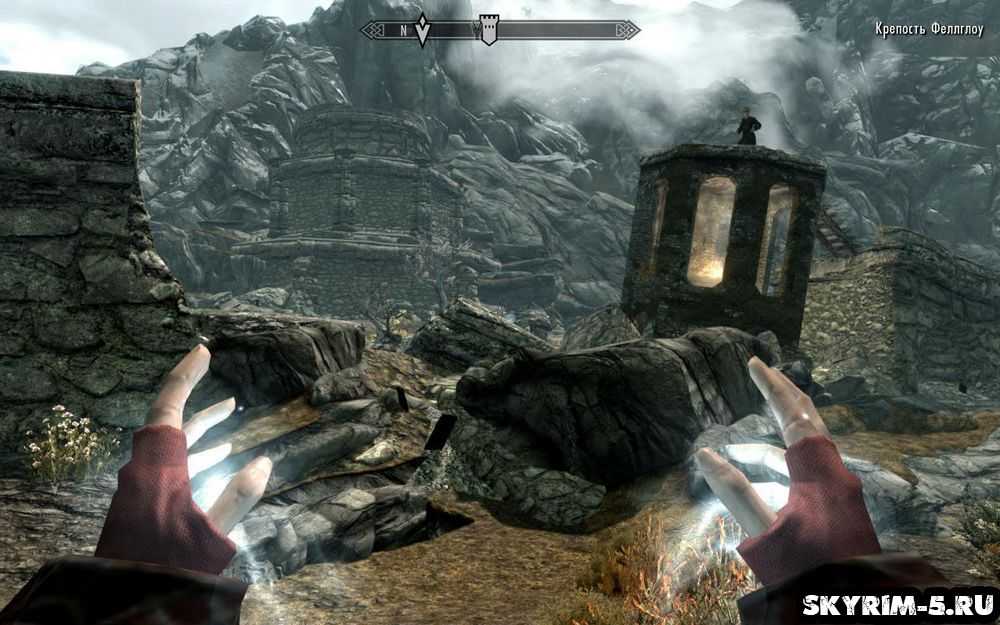Click the fort location marker on the compass
This screenshot has height=625, width=1000.
tap(488, 30)
